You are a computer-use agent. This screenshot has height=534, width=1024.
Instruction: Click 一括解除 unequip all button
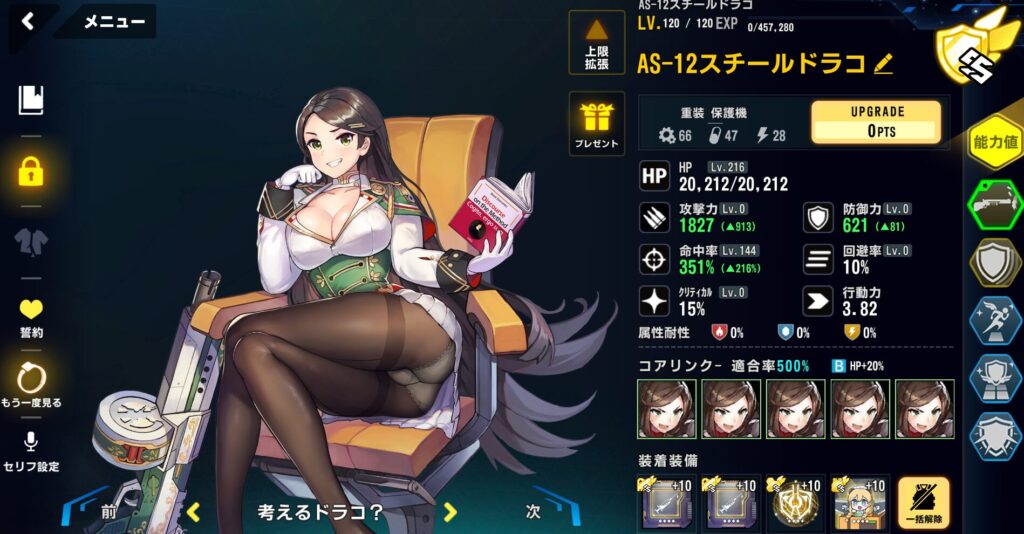[x=923, y=504]
